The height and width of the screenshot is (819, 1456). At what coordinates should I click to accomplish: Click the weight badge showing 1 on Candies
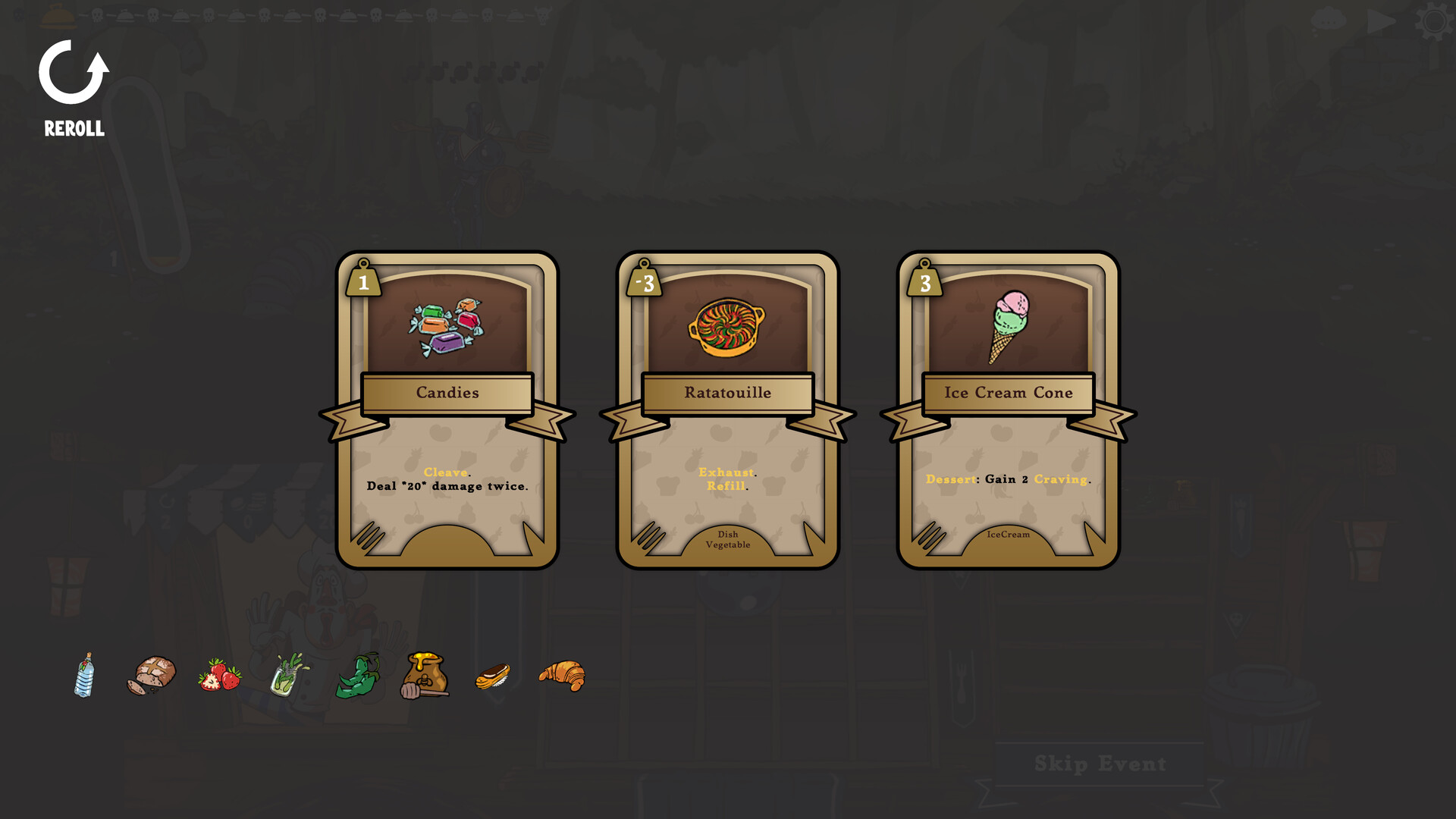click(363, 282)
